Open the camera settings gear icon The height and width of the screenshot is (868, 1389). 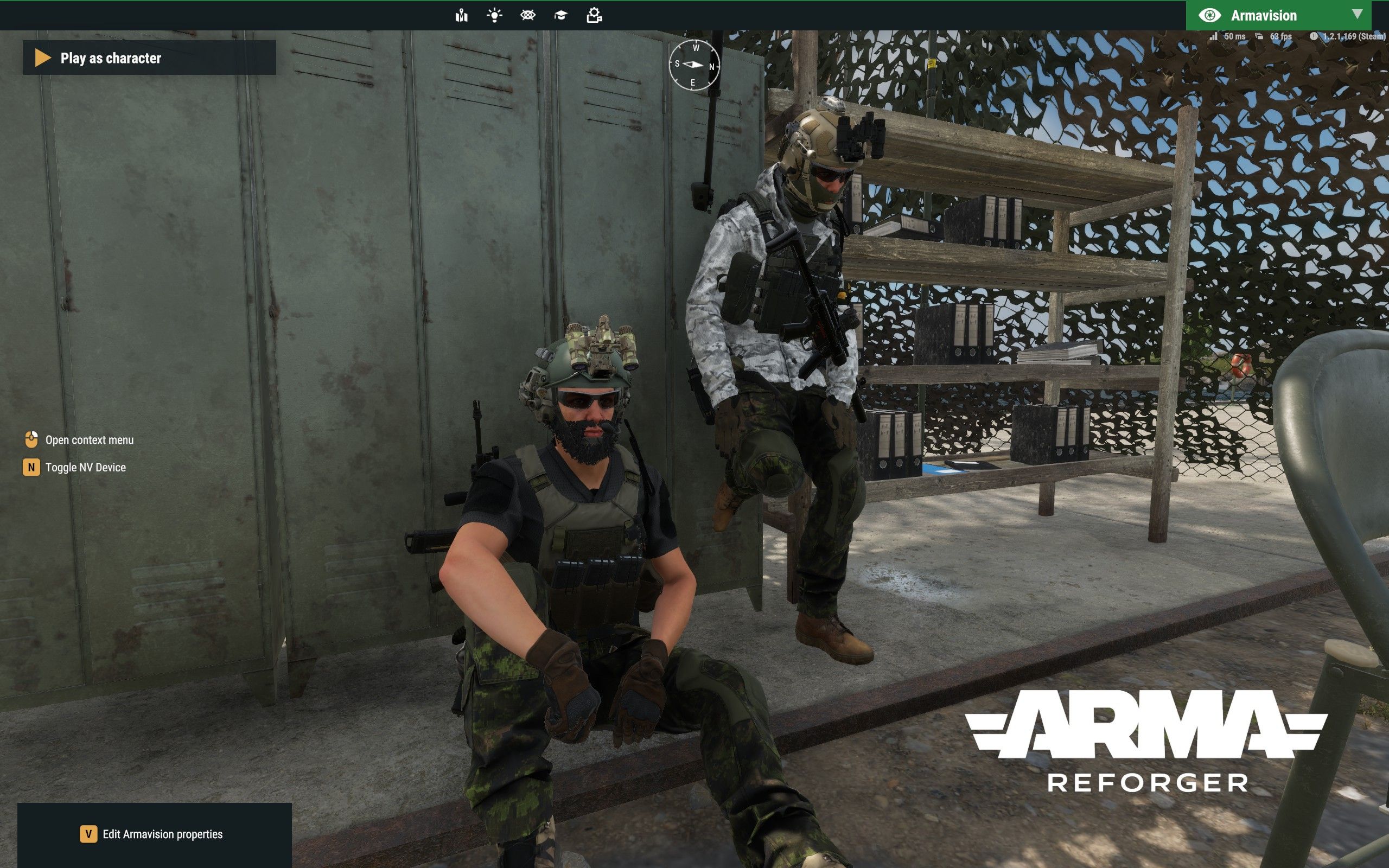coord(594,16)
